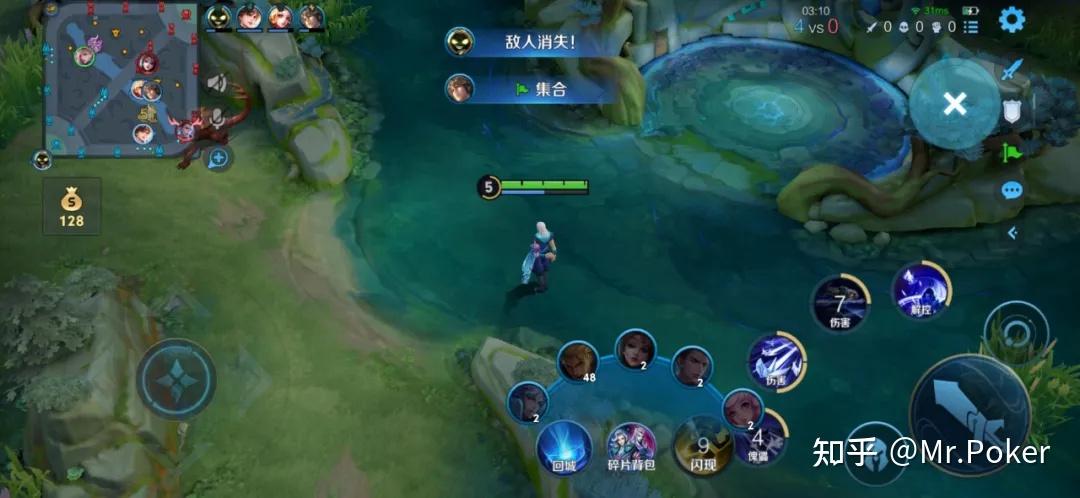
Task: Use the 回城 recall button
Action: [563, 447]
